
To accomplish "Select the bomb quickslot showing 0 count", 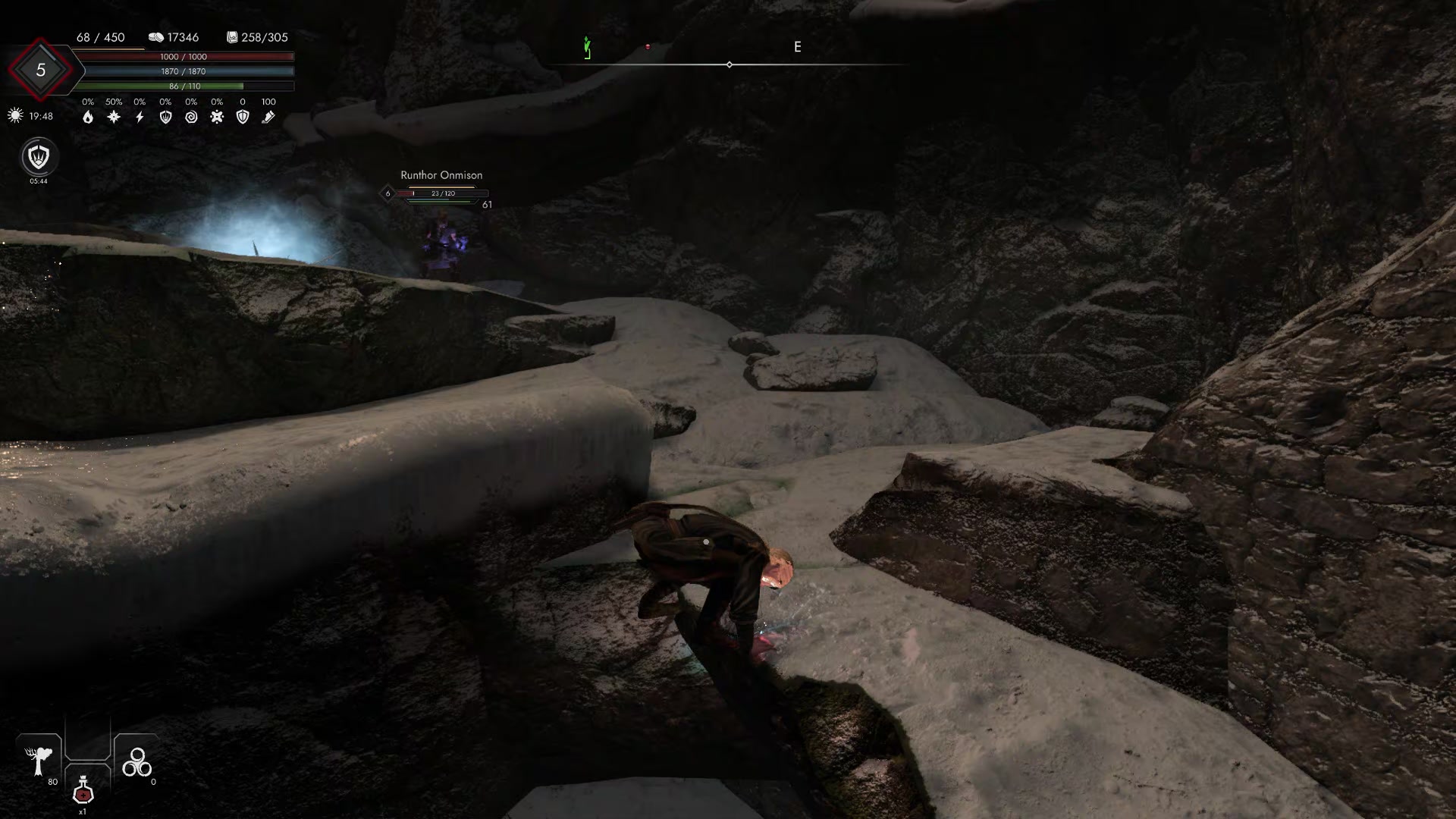I will pos(137,762).
